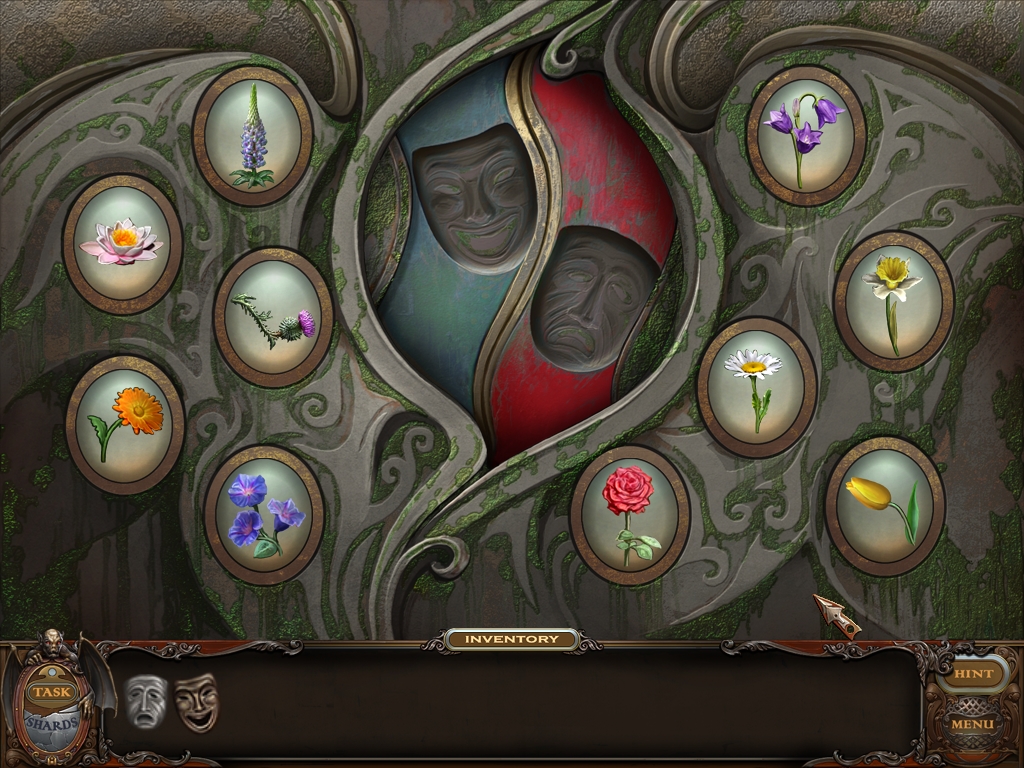
Task: Pick the happy mask from inventory
Action: (x=196, y=701)
